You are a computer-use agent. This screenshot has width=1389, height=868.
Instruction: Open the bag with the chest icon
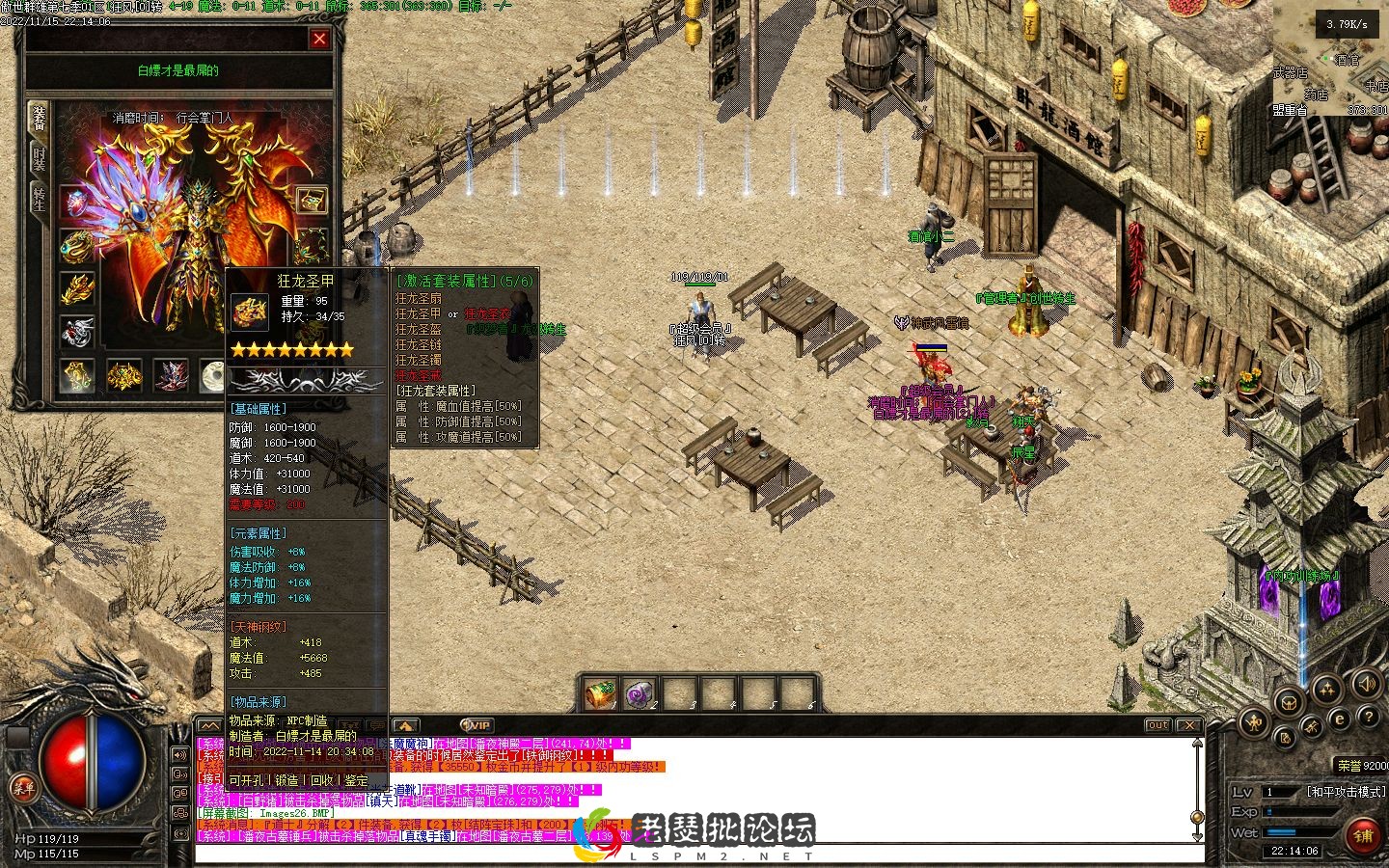(x=1288, y=703)
